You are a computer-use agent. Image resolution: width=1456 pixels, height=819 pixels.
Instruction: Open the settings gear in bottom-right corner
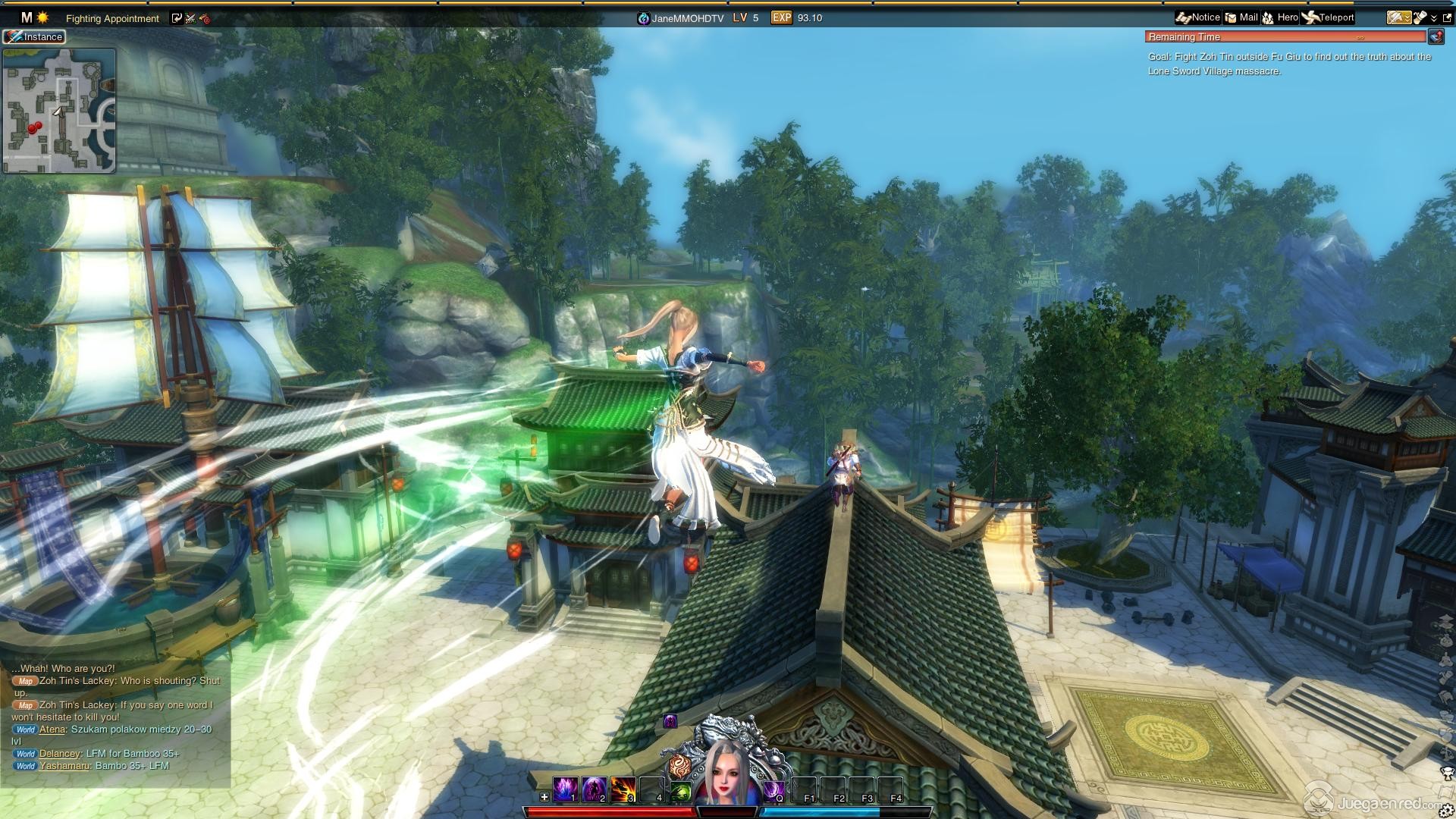point(1445,811)
